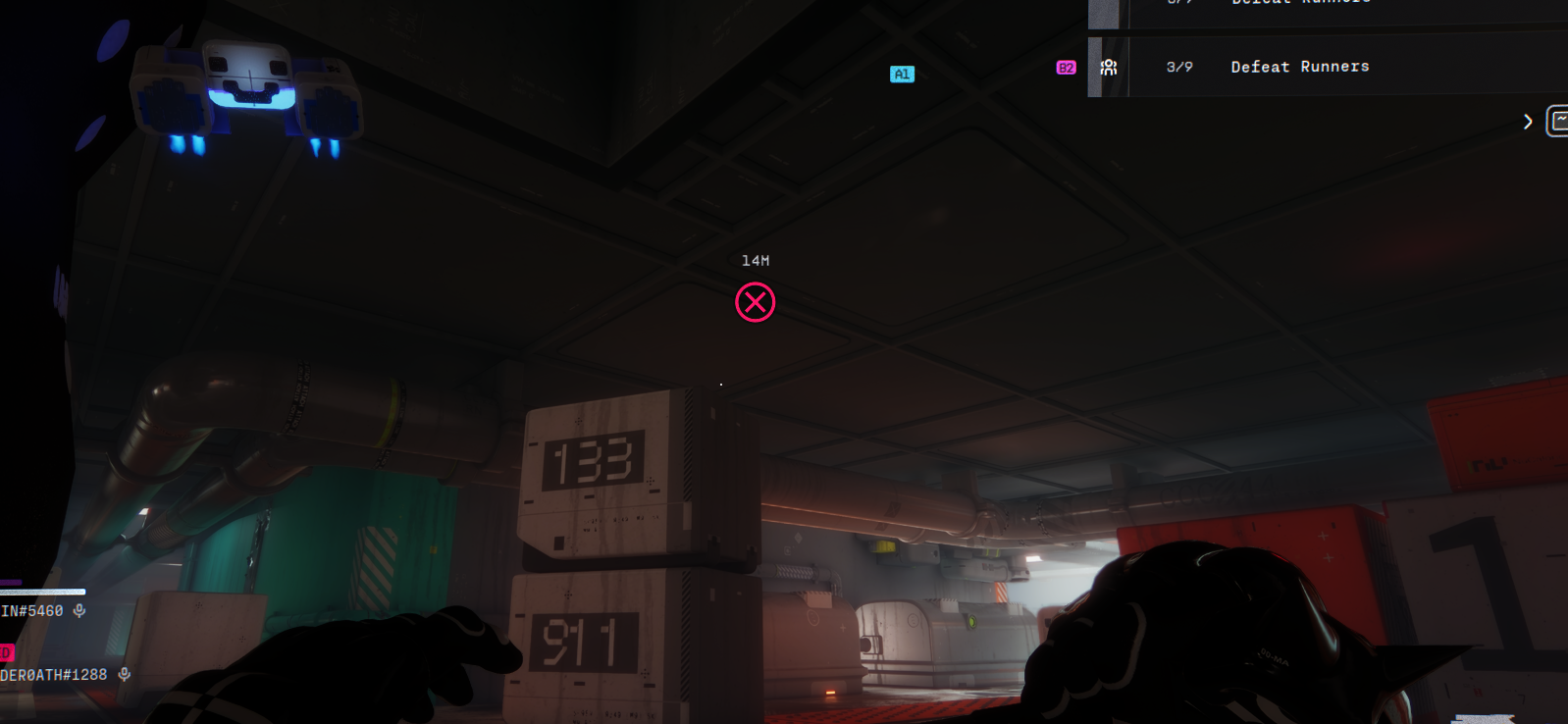
Task: Select the red X waypoint marker
Action: point(756,302)
